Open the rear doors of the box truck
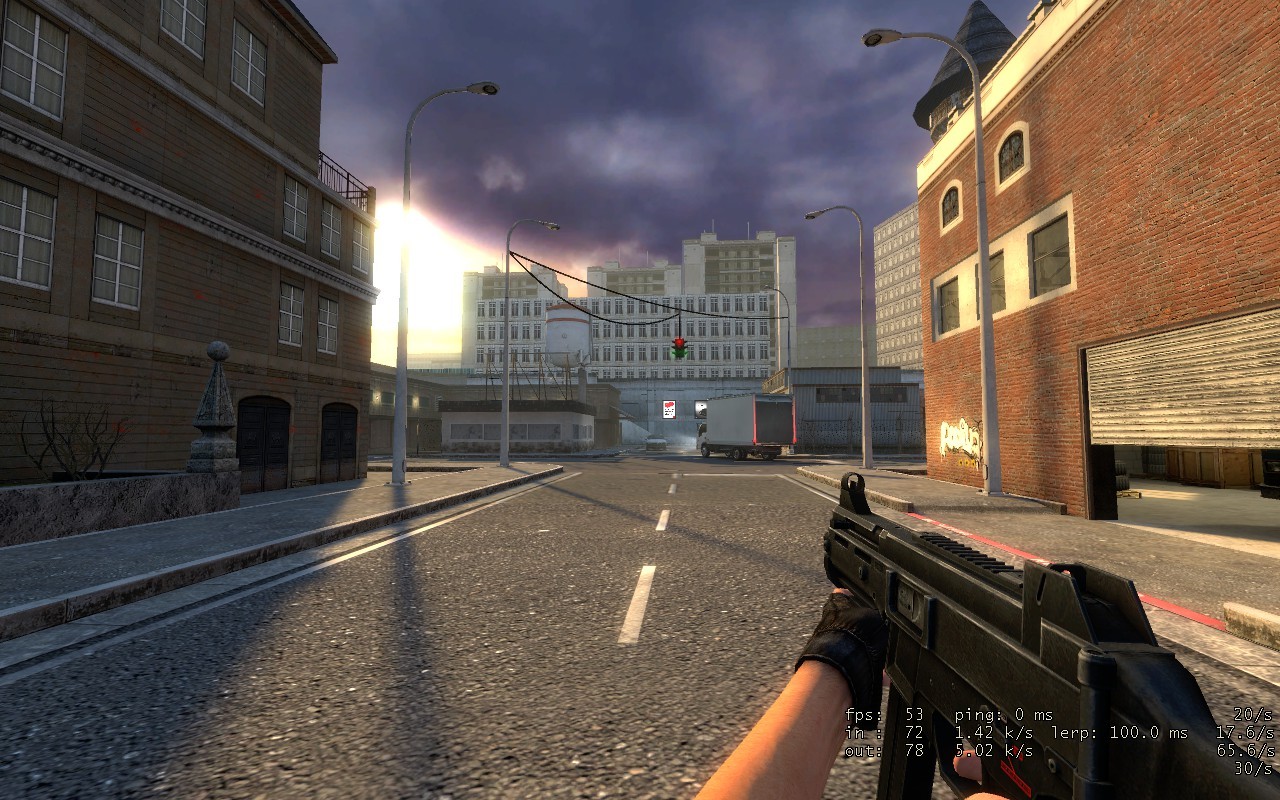The width and height of the screenshot is (1280, 800). [774, 420]
